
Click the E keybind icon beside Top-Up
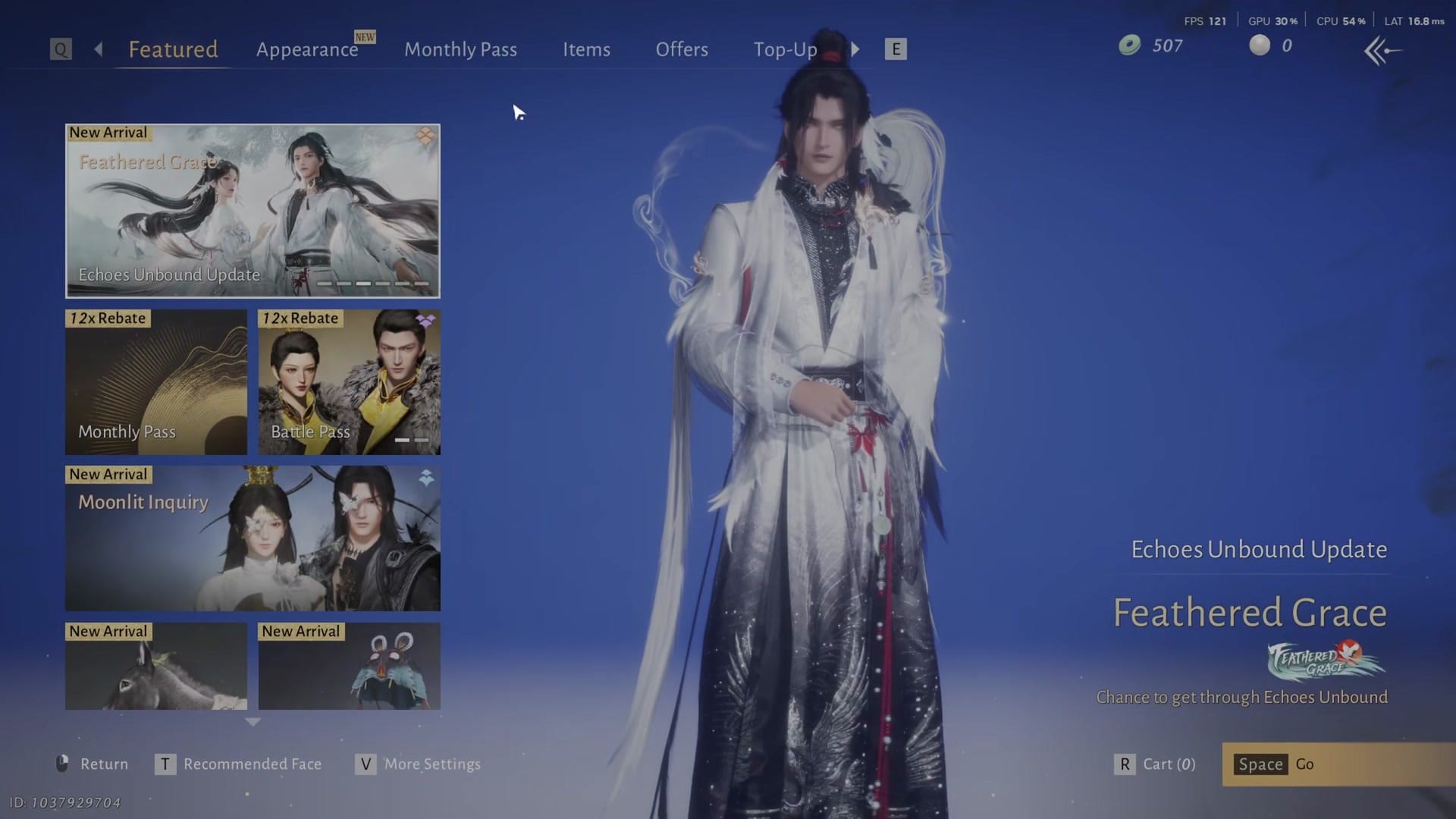(896, 49)
